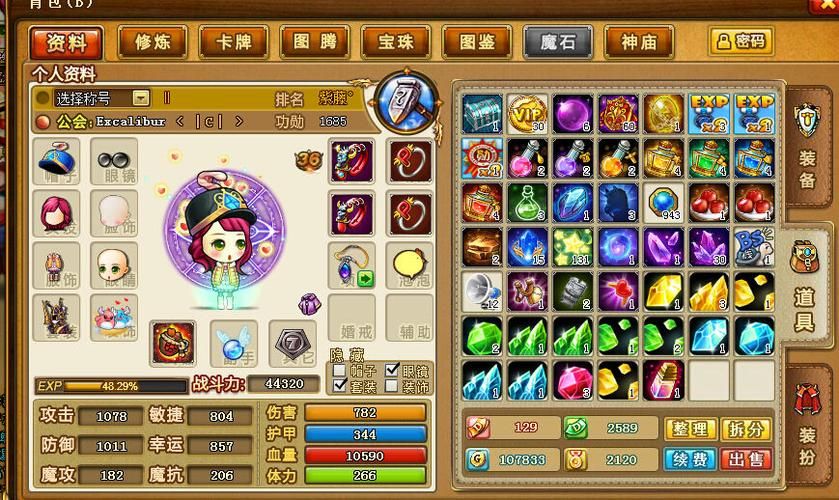Screen dimensions: 839x500
Task: Select the blue winged orb equipment slot
Action: coord(232,343)
